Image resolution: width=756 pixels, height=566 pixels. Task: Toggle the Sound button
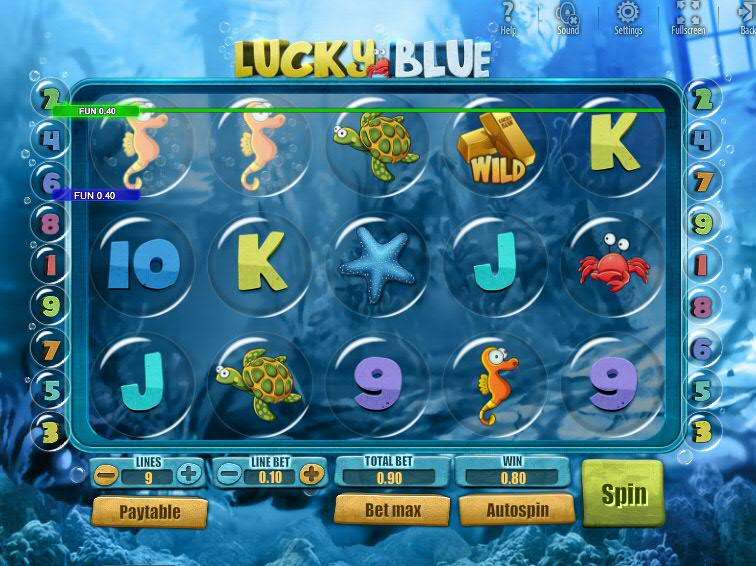pos(567,16)
